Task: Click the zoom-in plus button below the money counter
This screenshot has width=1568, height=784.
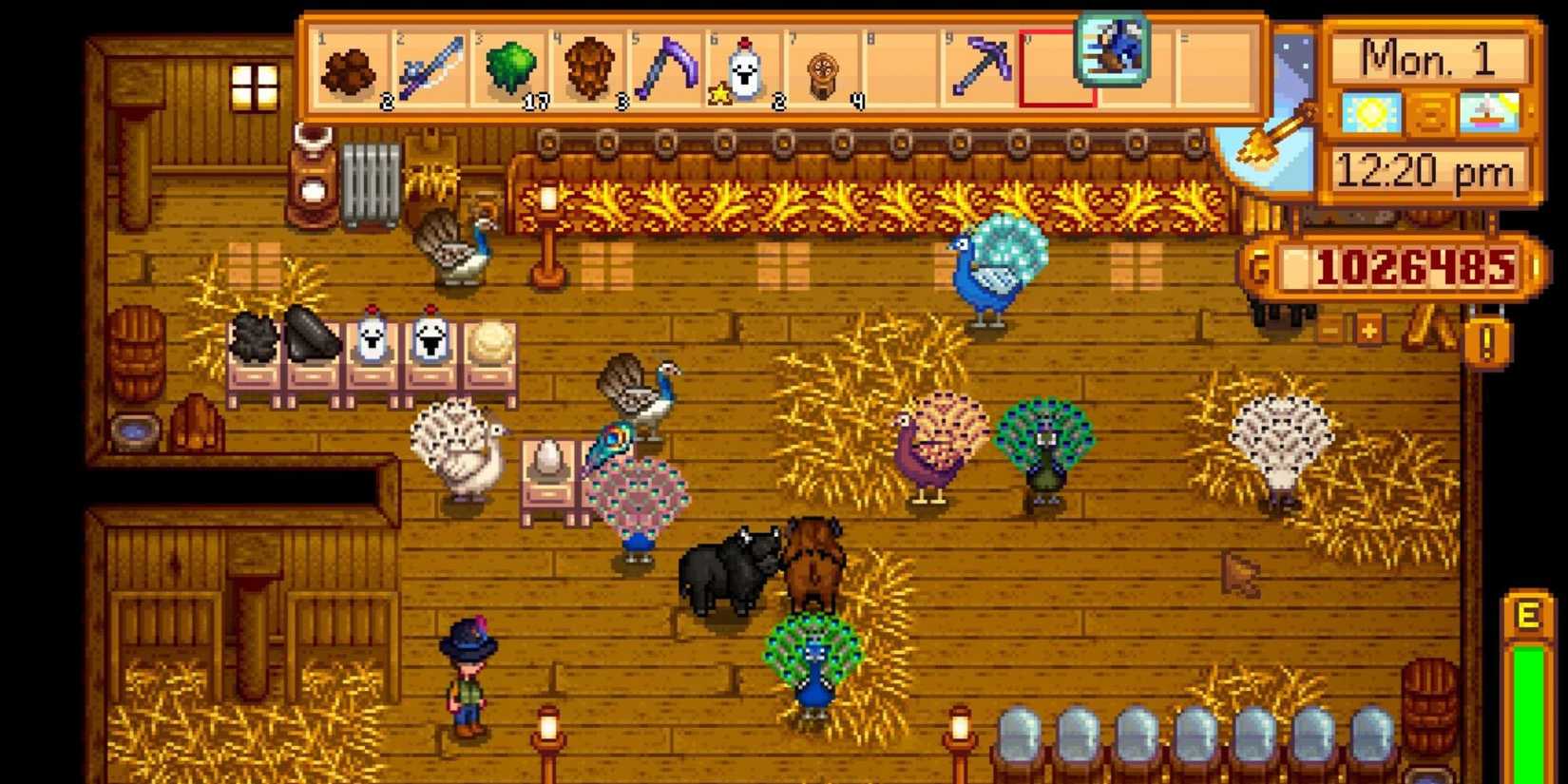Action: (x=1369, y=330)
